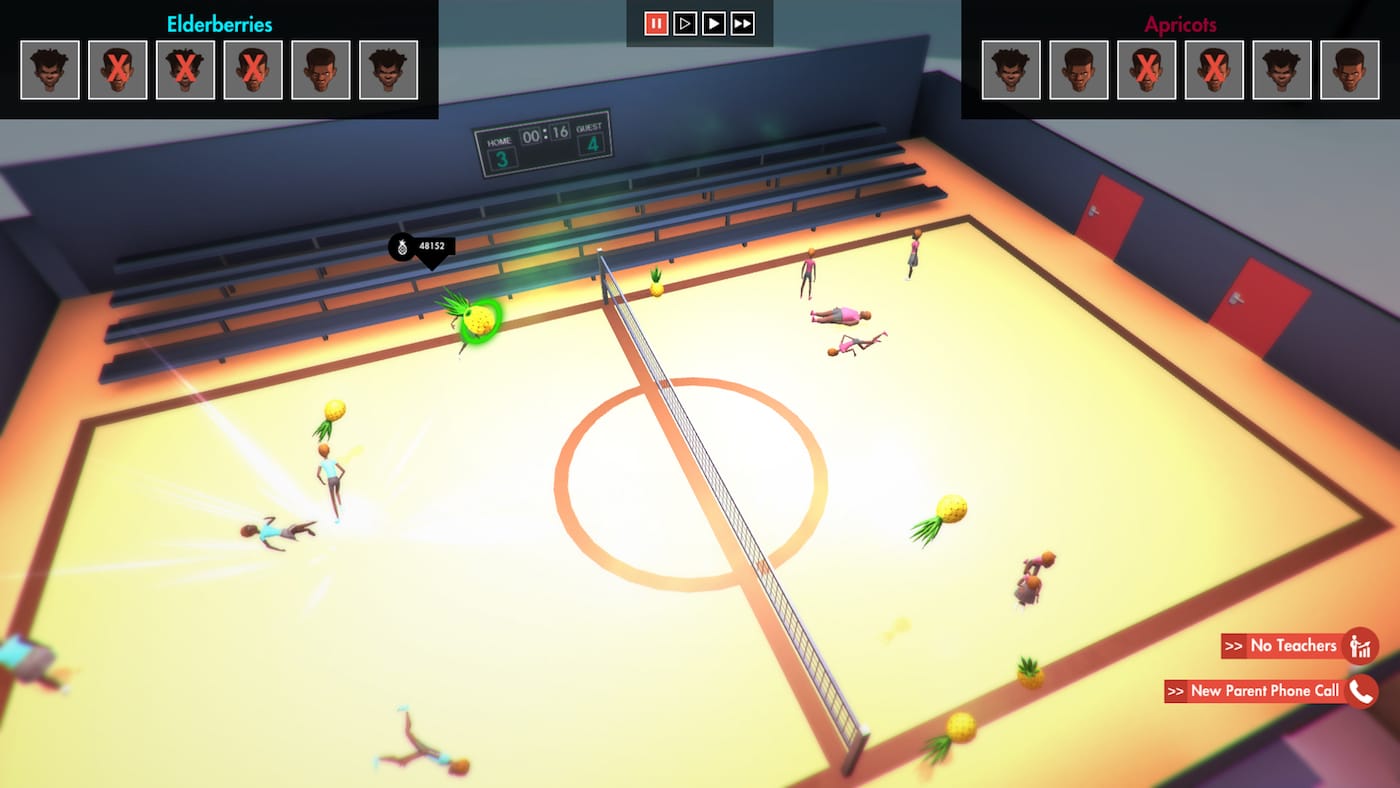Open the No Teachers alert banner
The image size is (1400, 788).
click(x=1293, y=645)
